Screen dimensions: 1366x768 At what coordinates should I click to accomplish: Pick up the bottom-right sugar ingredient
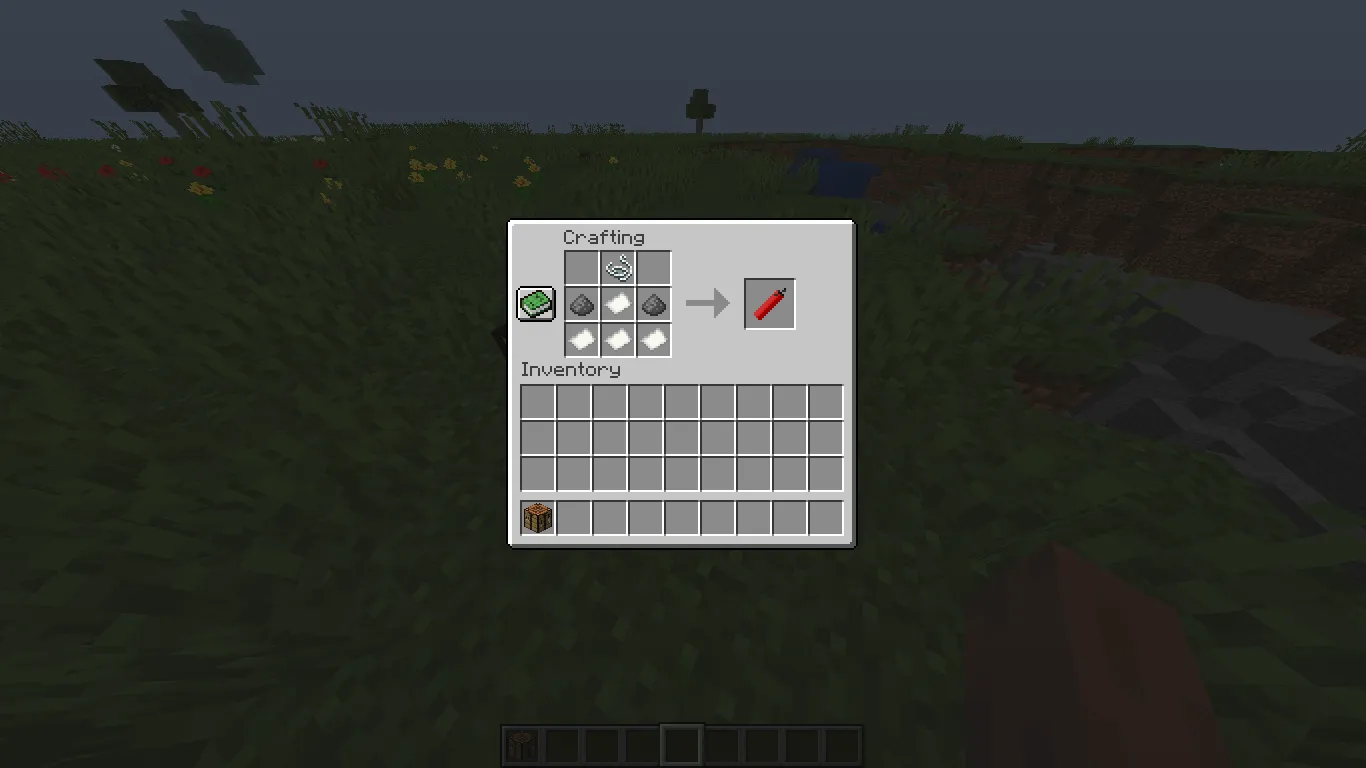click(653, 340)
